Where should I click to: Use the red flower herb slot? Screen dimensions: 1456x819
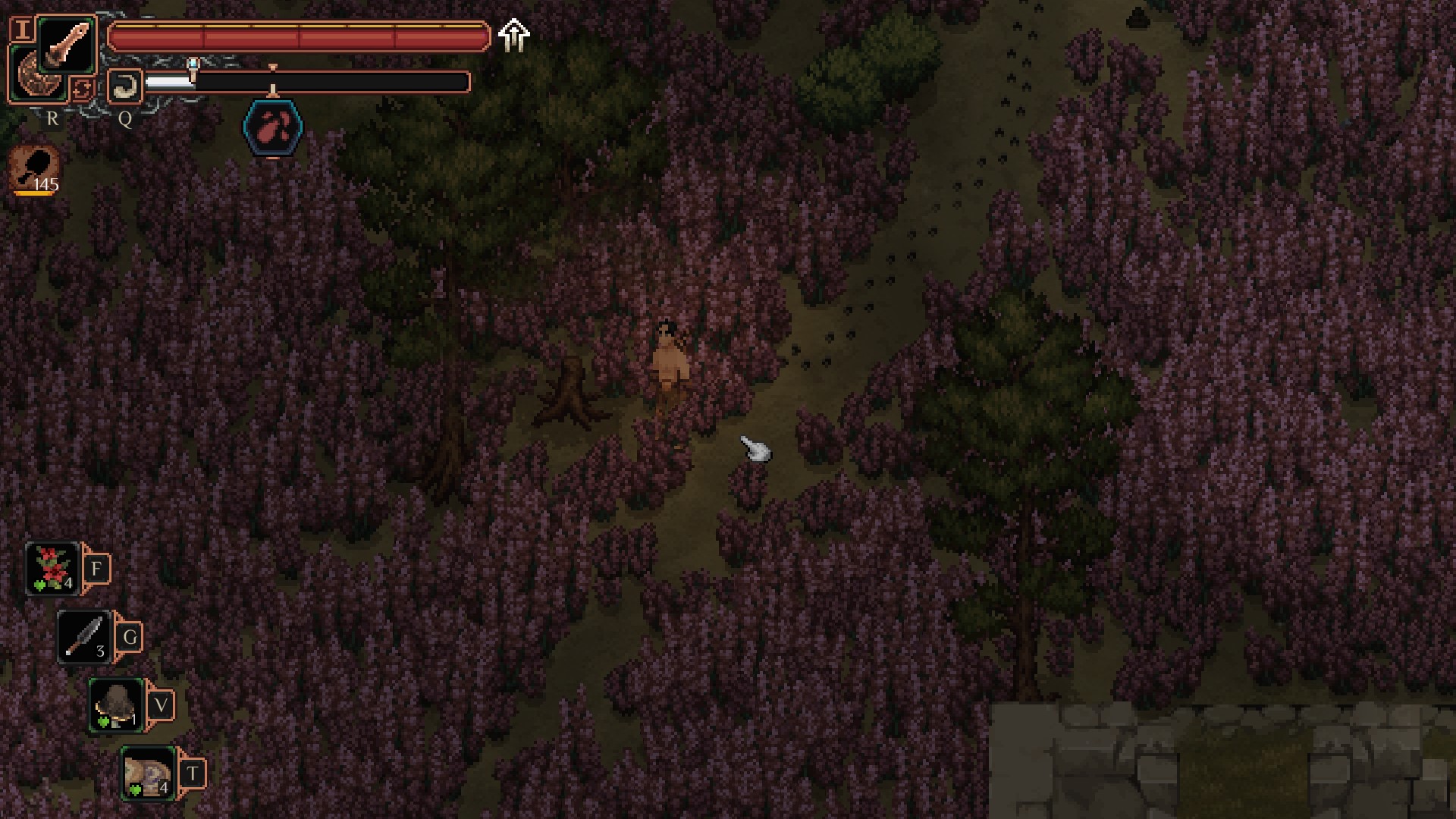click(53, 568)
